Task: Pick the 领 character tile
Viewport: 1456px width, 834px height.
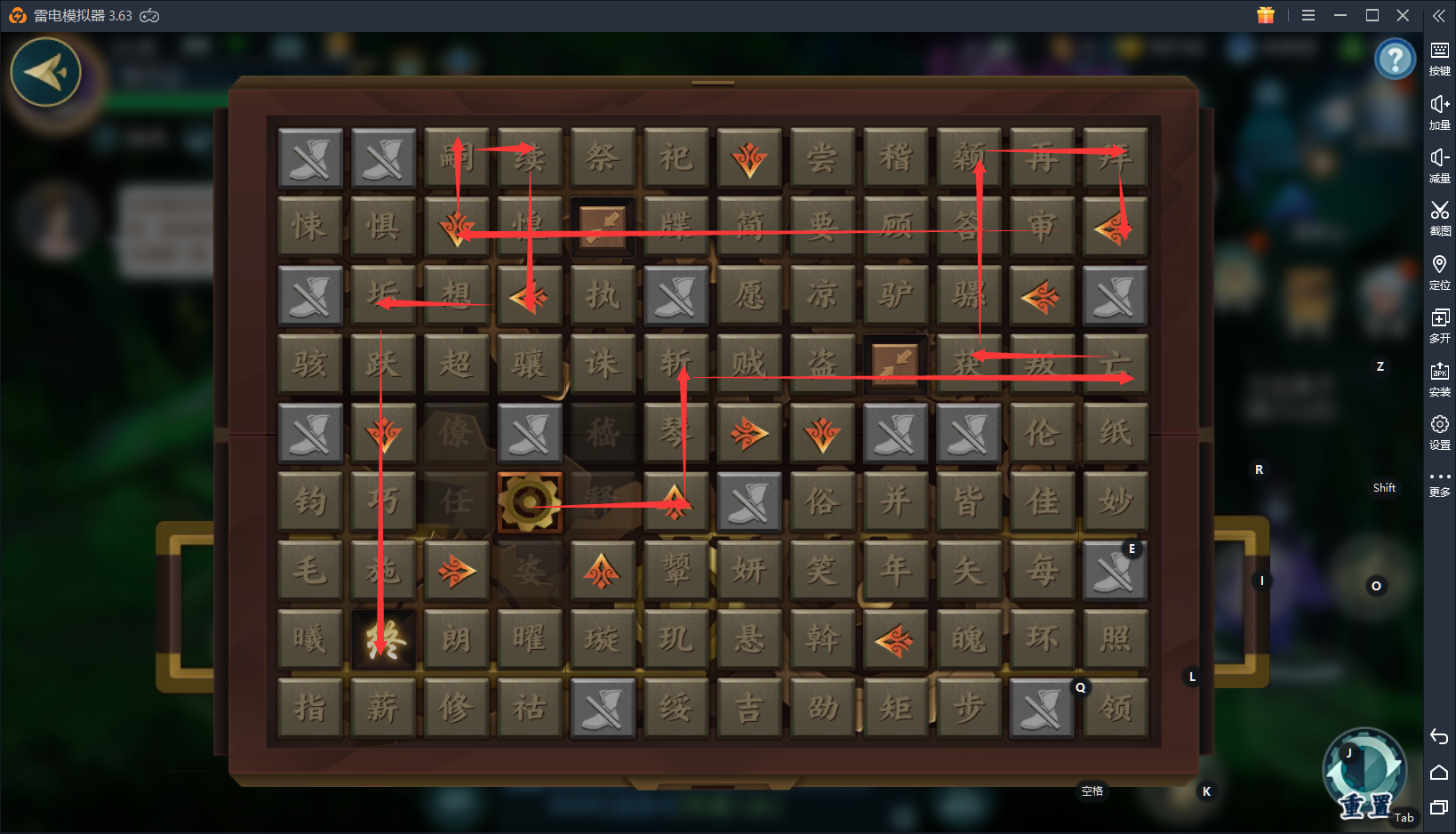Action: click(x=1115, y=708)
